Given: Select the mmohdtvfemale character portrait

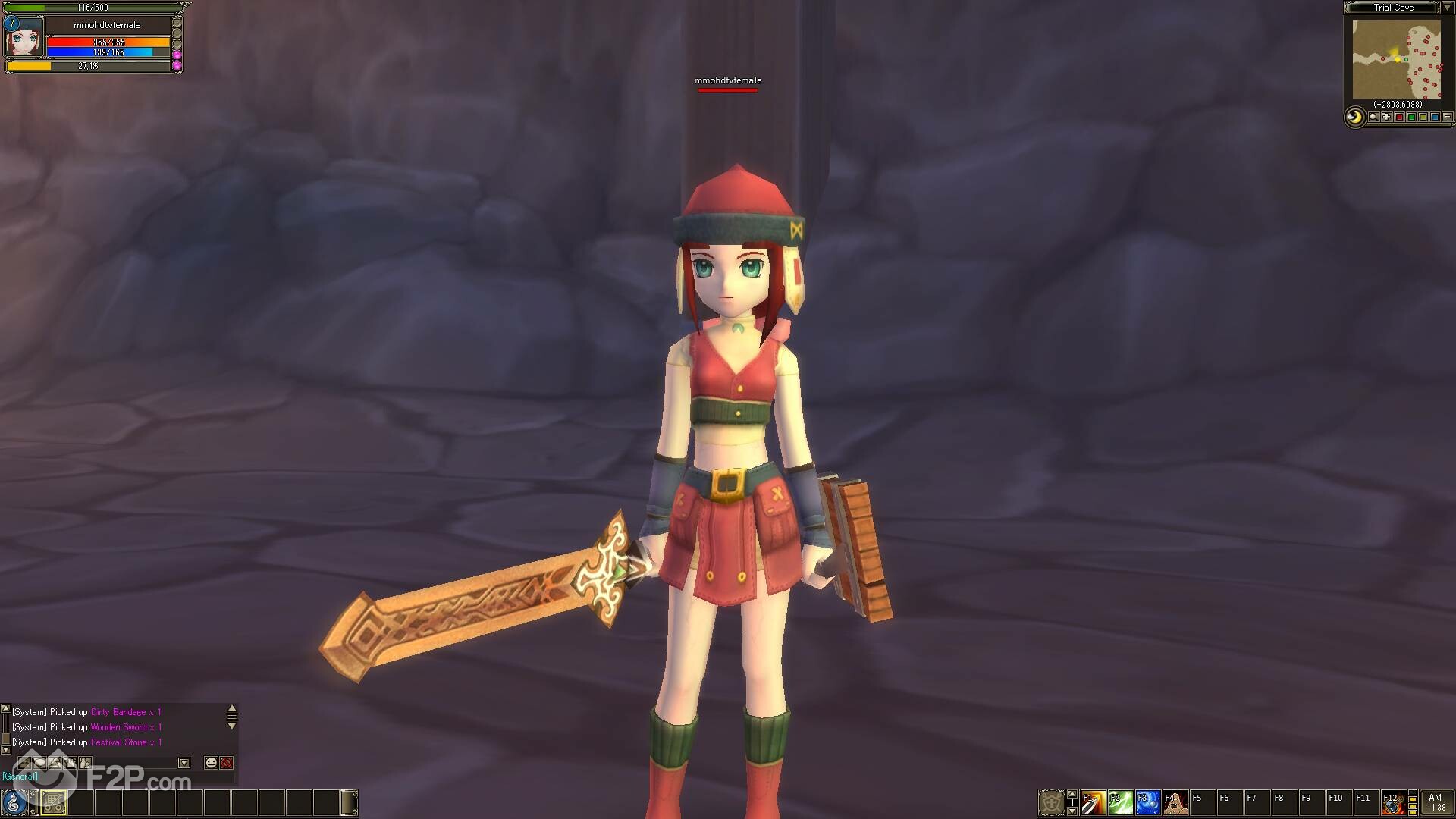Looking at the screenshot, I should pyautogui.click(x=24, y=38).
